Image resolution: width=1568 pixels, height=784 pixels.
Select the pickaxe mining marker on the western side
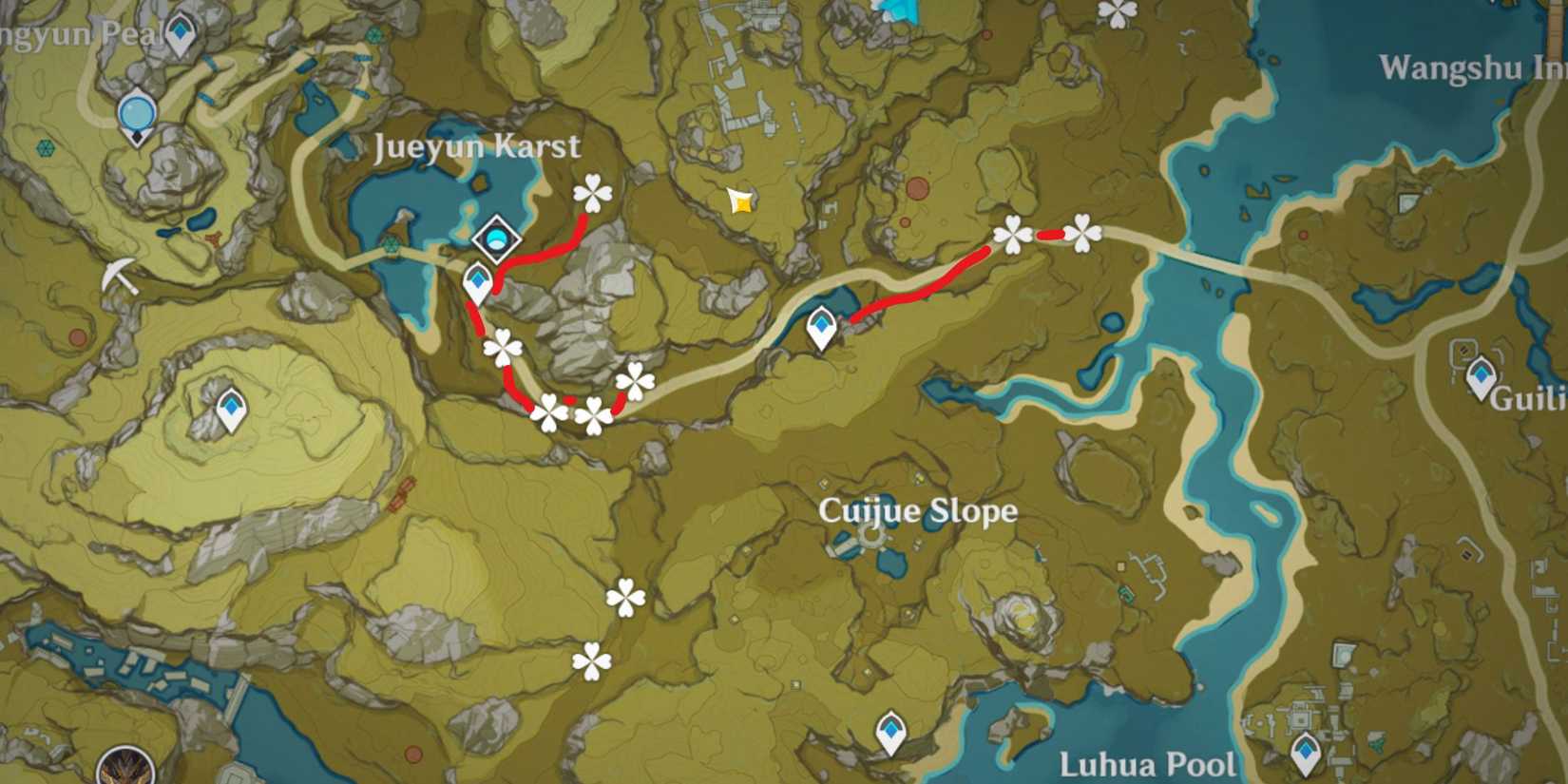[119, 276]
